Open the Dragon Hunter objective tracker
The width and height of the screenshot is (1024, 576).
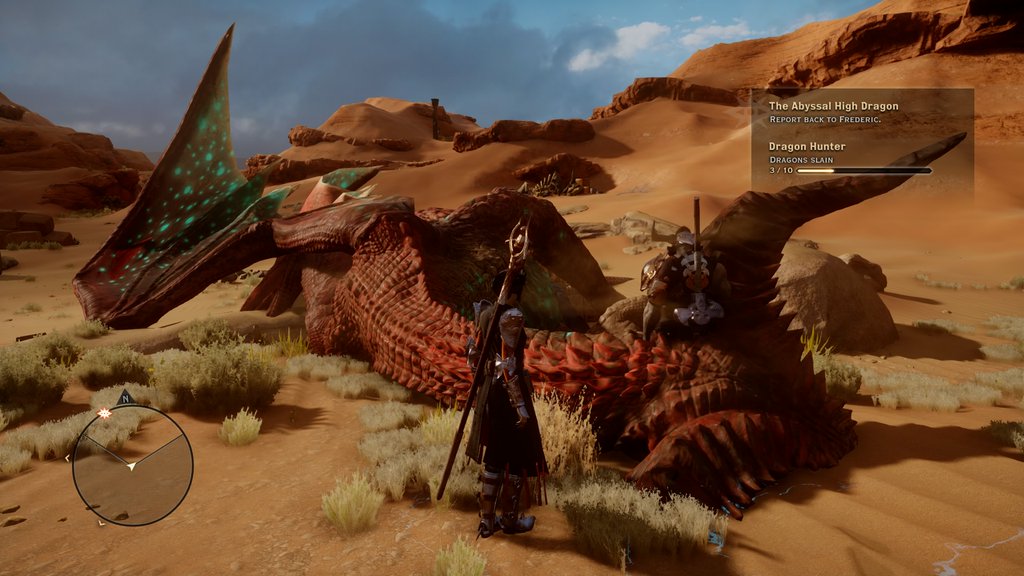tap(807, 146)
